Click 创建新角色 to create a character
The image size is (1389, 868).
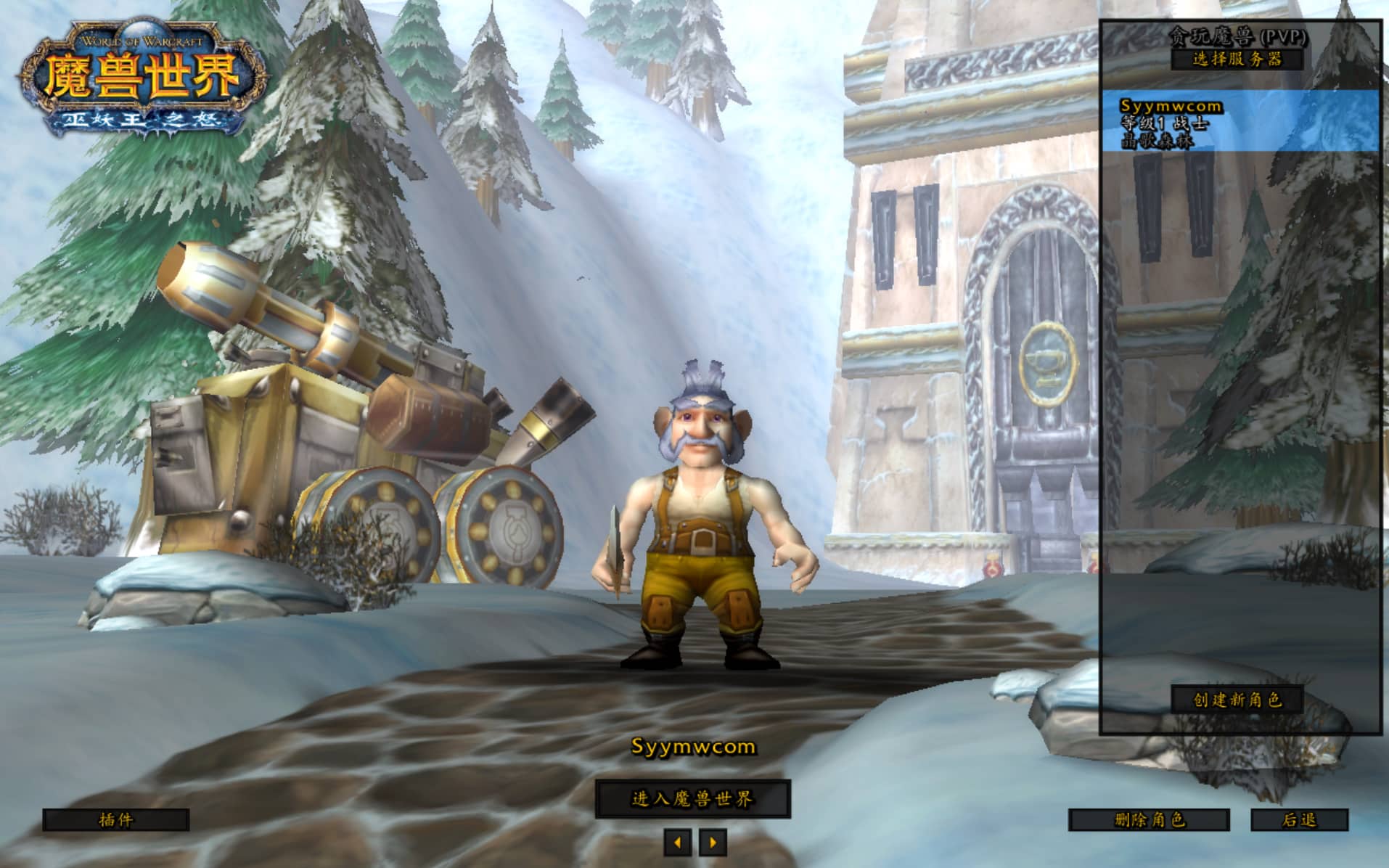point(1237,700)
